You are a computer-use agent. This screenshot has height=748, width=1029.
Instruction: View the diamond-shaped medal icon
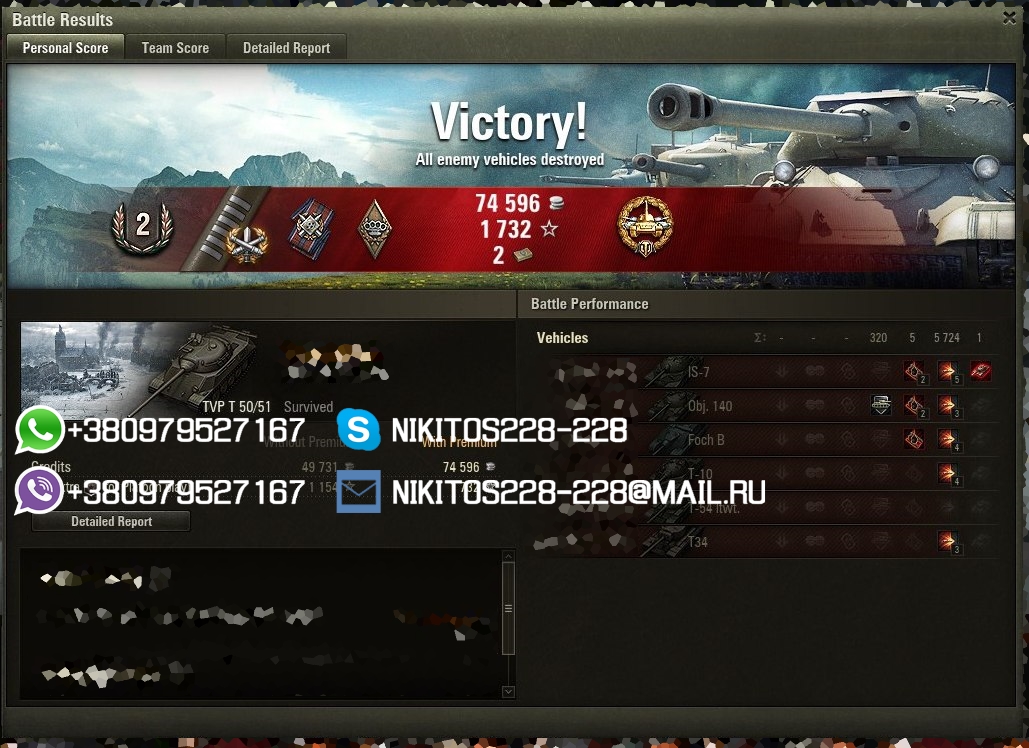[375, 229]
